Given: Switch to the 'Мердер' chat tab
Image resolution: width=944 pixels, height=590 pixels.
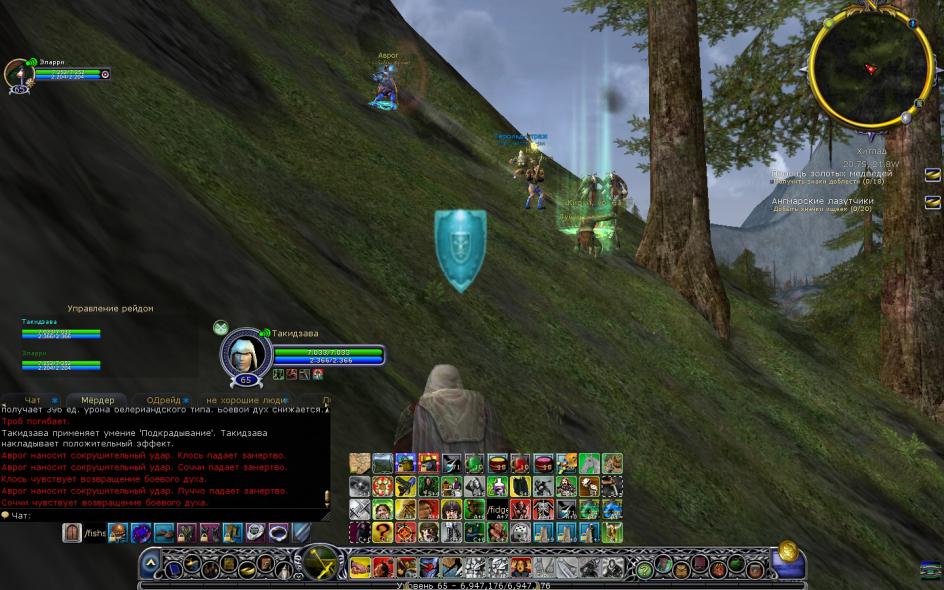Looking at the screenshot, I should (98, 400).
